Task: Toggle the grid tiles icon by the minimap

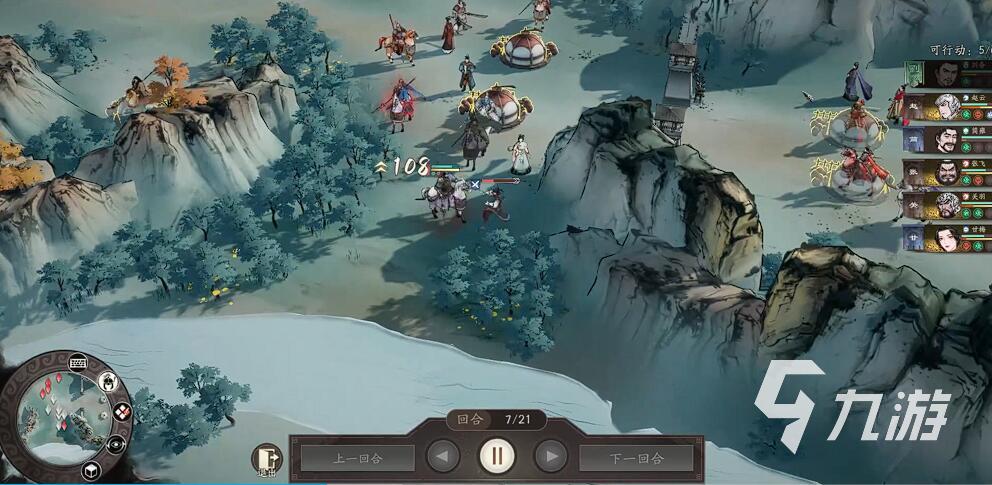Action: tap(122, 410)
